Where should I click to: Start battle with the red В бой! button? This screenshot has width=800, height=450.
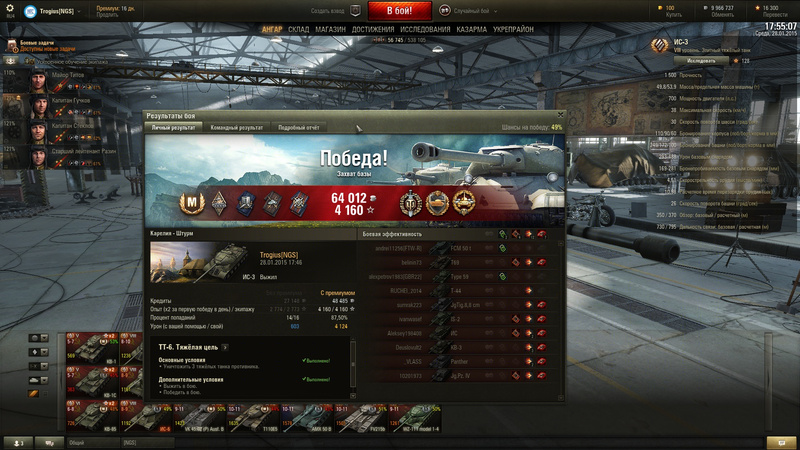tap(400, 11)
